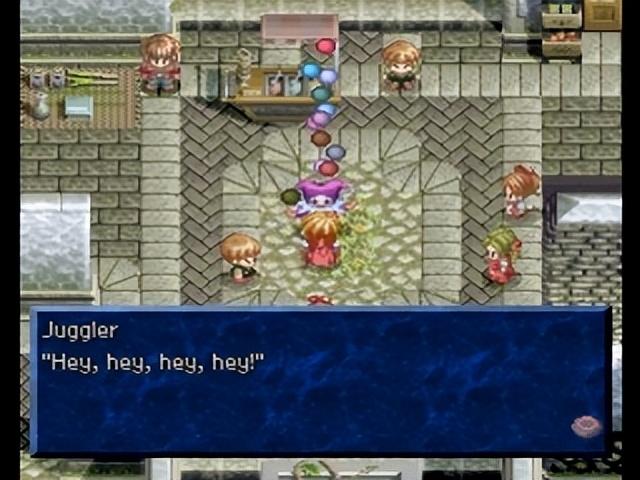Click the pink dialogue continue indicator
The height and width of the screenshot is (480, 640).
click(585, 427)
